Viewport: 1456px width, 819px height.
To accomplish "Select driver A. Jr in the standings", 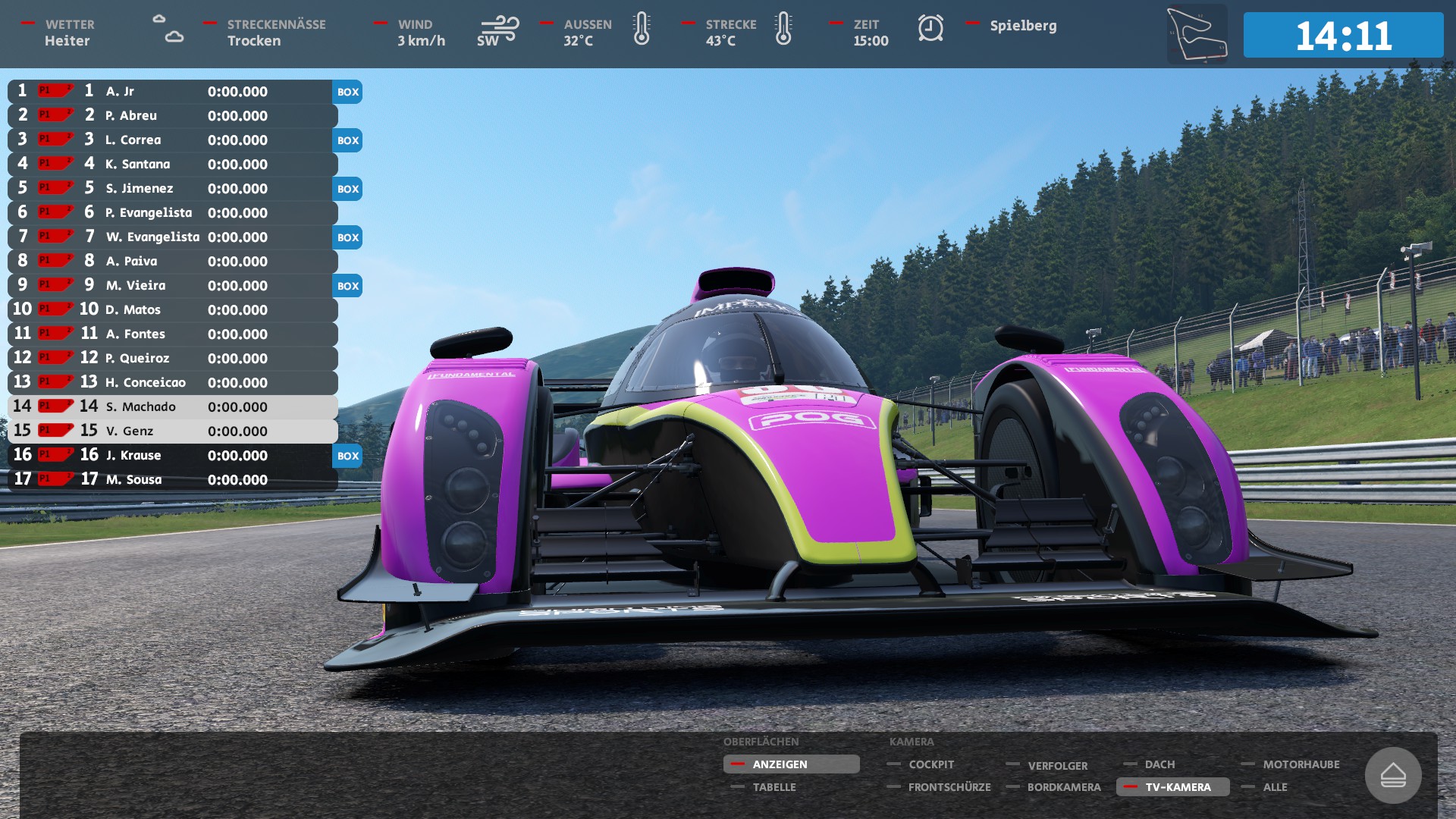I will tap(172, 92).
